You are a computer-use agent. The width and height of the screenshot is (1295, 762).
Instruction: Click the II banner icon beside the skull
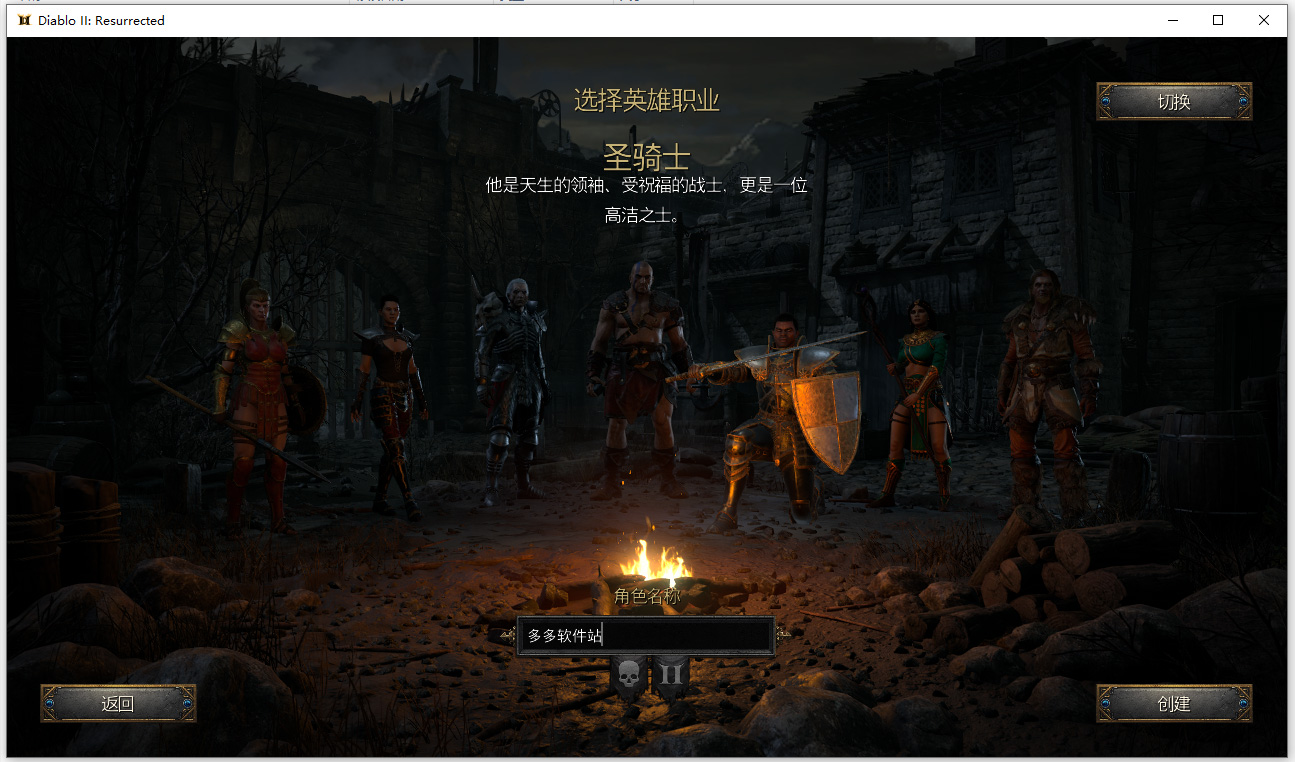pyautogui.click(x=673, y=672)
